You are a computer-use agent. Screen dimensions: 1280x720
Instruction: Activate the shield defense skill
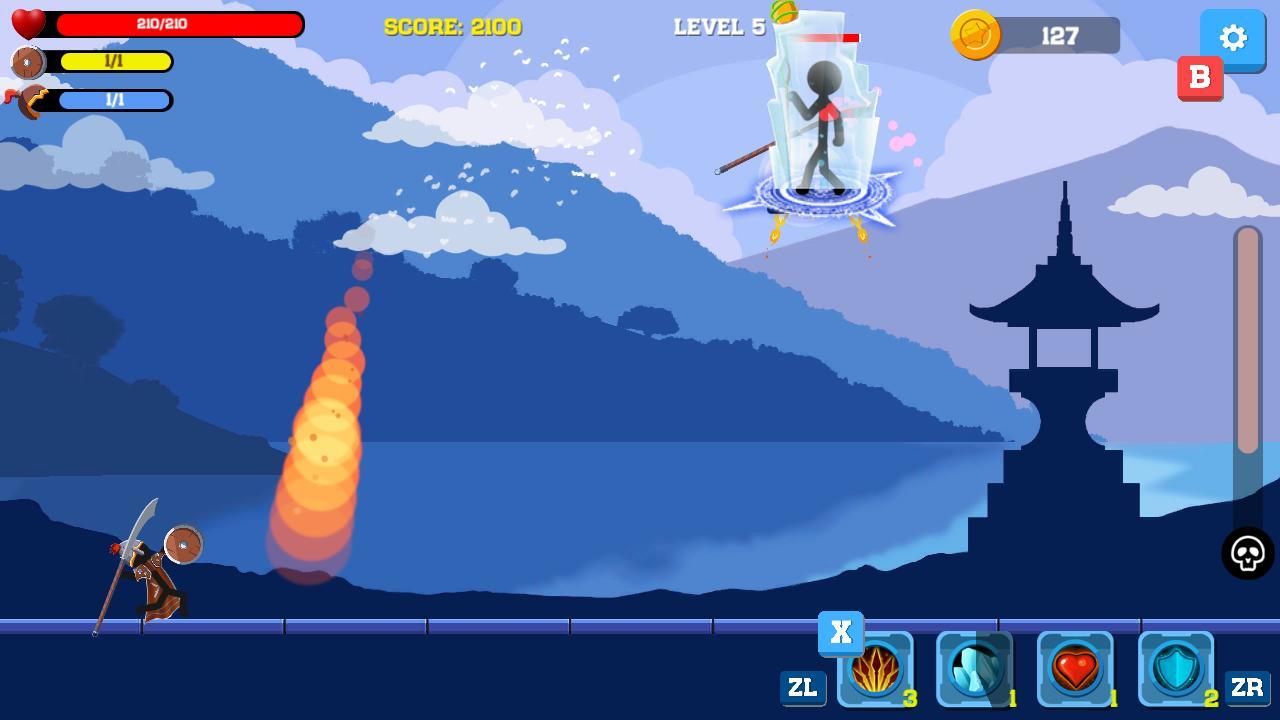[1178, 668]
